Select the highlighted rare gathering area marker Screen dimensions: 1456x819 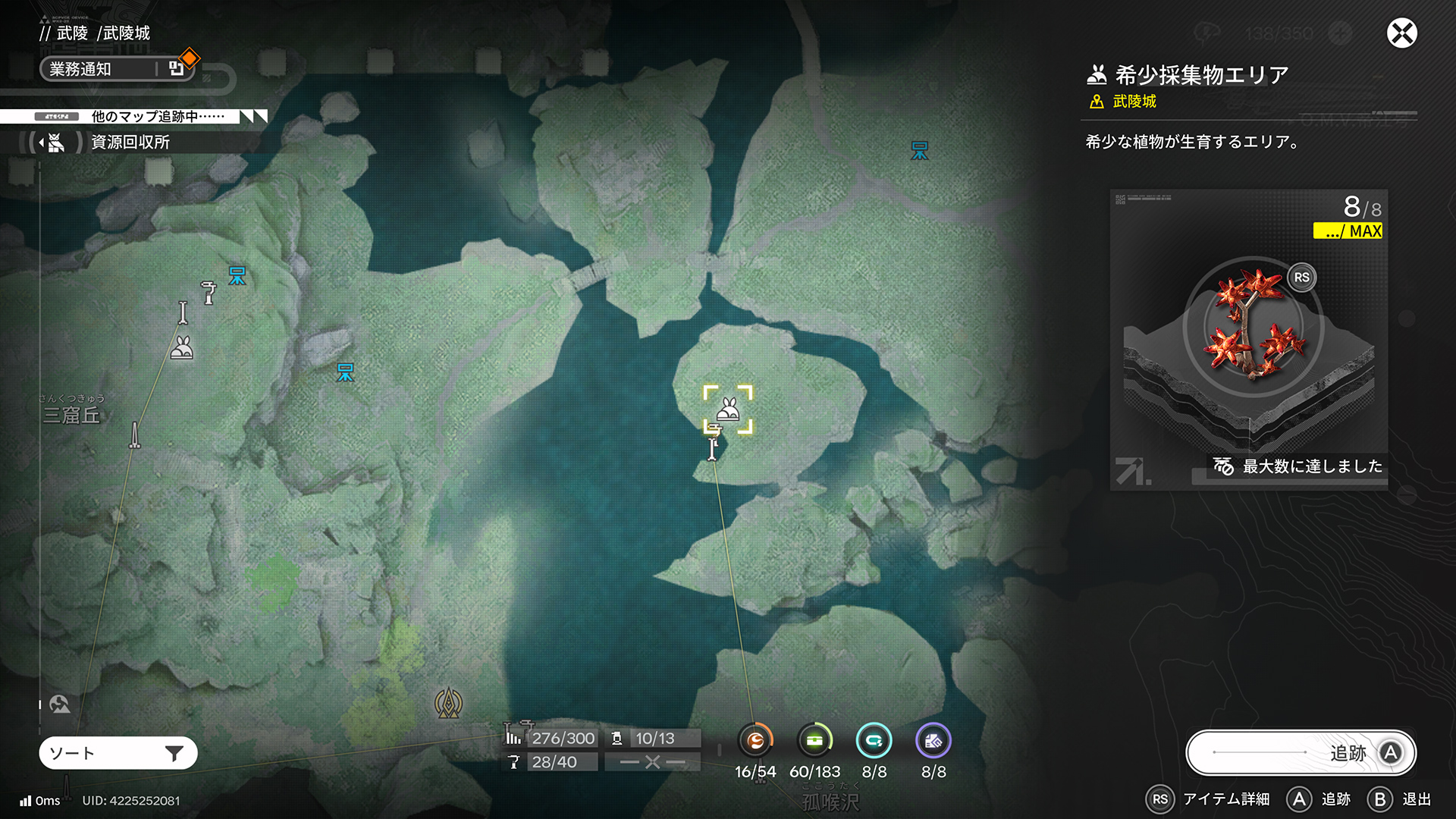point(728,409)
